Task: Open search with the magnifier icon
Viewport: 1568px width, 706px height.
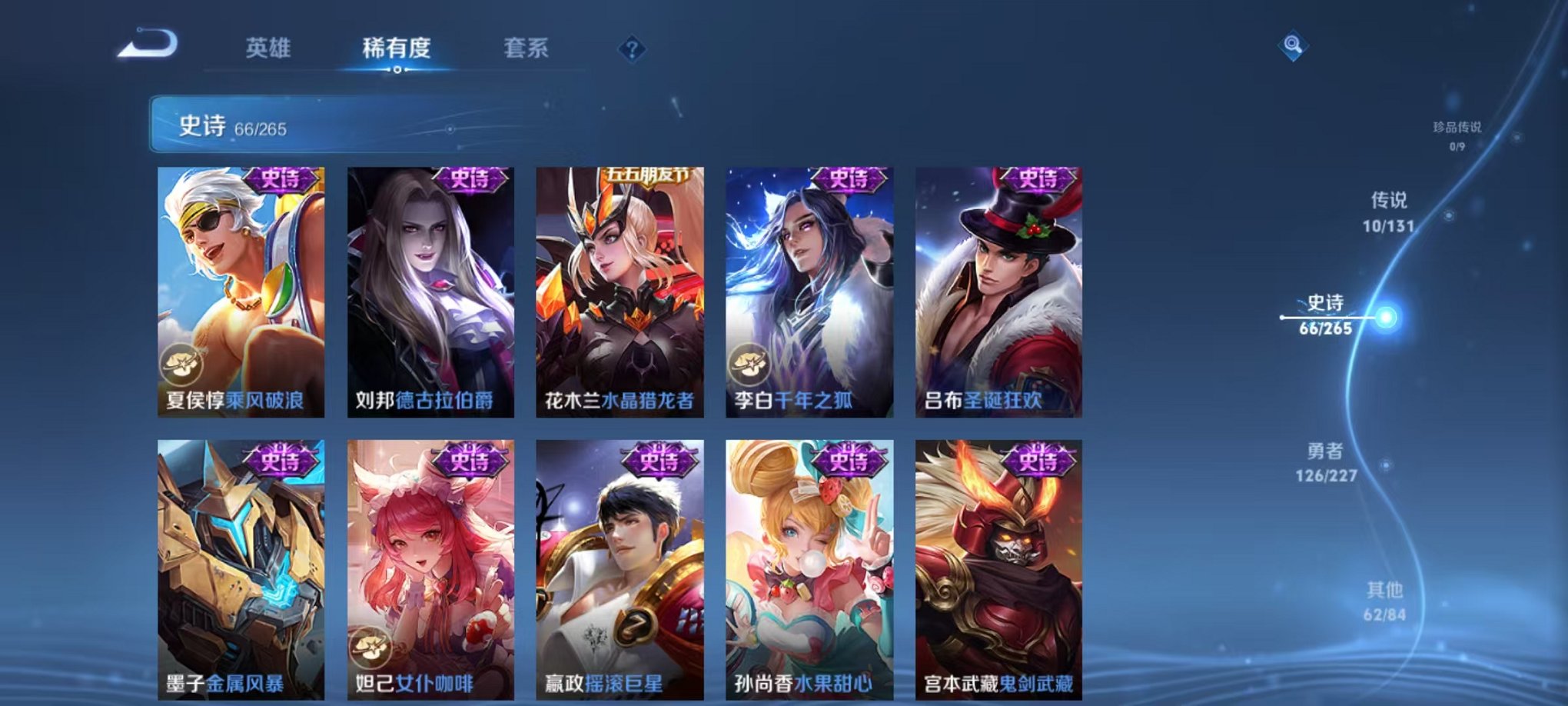Action: point(1291,46)
